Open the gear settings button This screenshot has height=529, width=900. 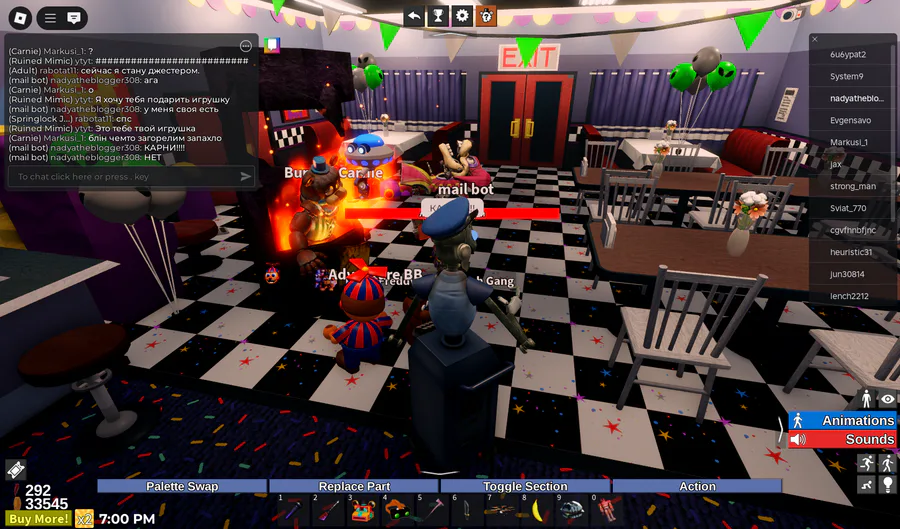[x=462, y=16]
